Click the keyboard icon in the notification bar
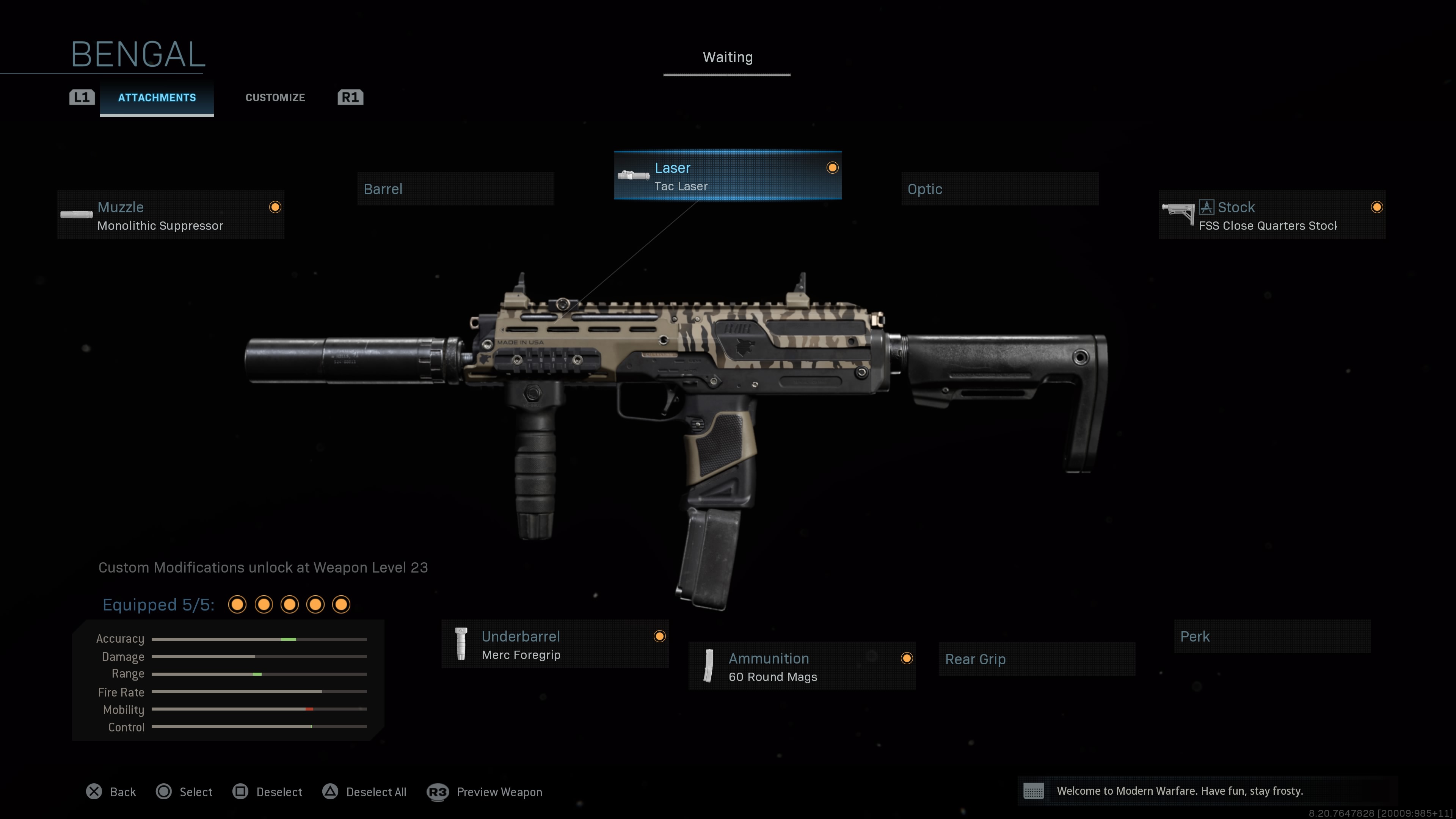1456x819 pixels. [x=1034, y=791]
